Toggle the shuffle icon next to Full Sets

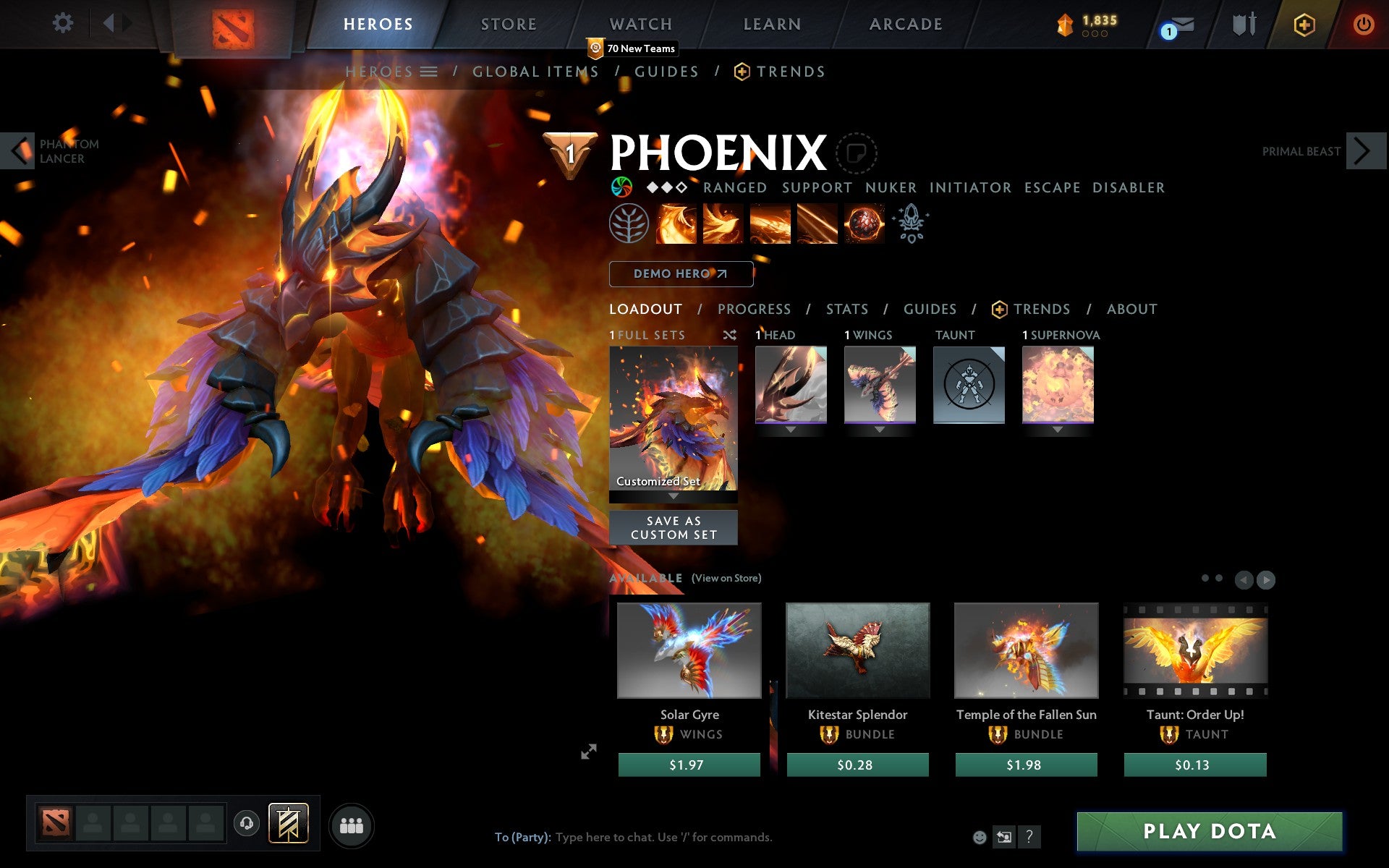click(729, 335)
